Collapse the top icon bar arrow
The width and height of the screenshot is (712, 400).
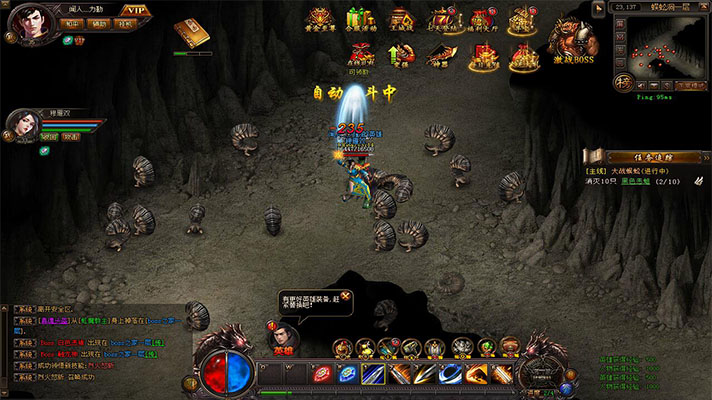coord(599,6)
